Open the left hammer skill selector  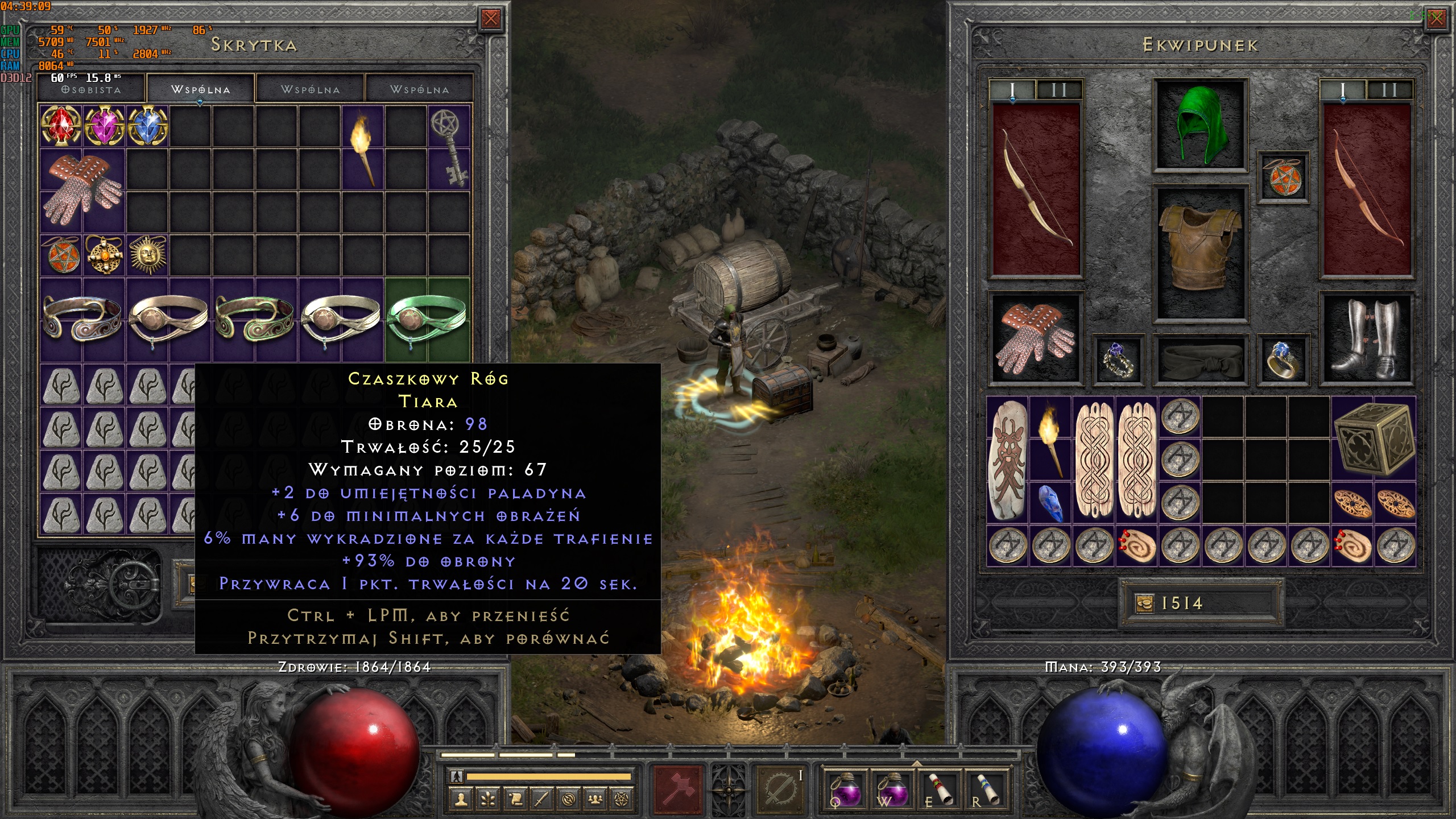(x=679, y=789)
